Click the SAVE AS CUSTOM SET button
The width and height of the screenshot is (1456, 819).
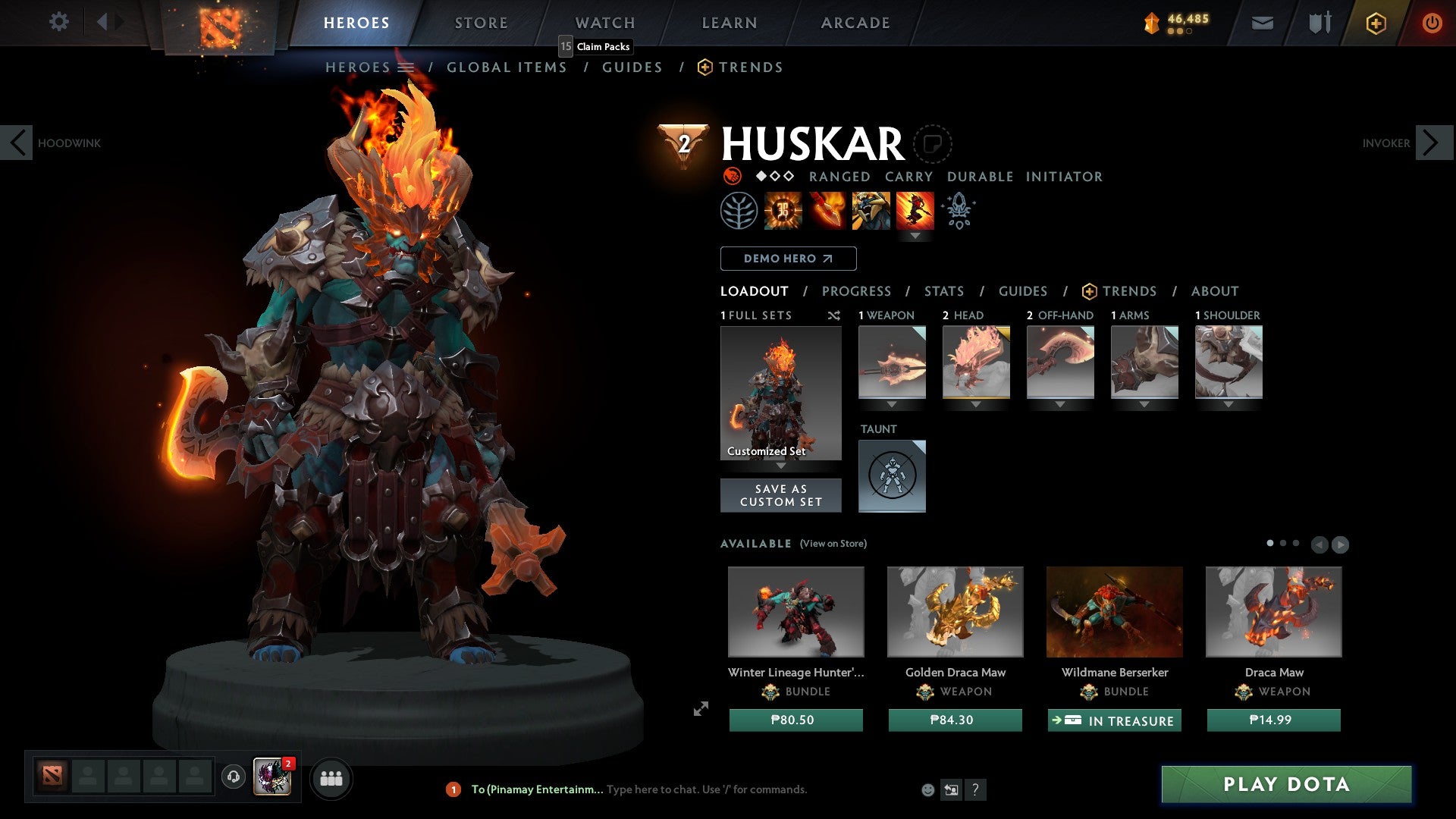click(x=780, y=495)
